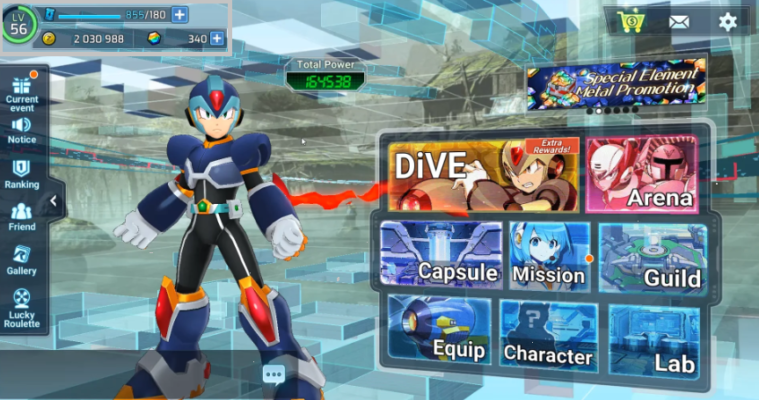The width and height of the screenshot is (759, 400).
Task: Open settings with the gear icon
Action: click(x=727, y=21)
